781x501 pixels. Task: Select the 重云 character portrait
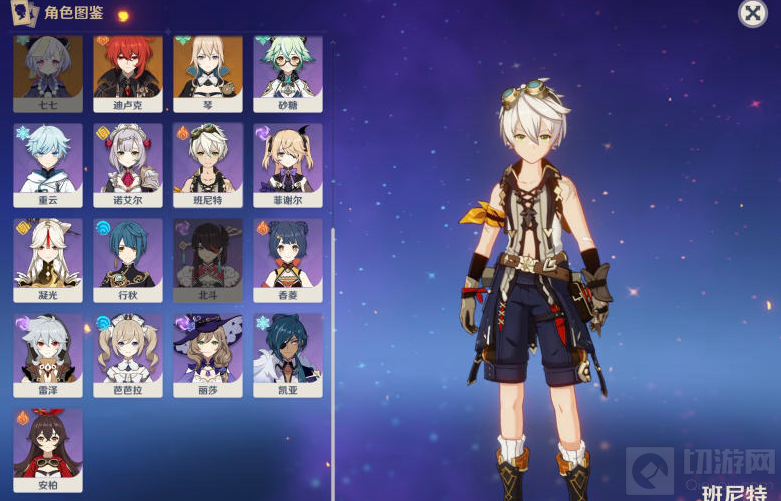pos(48,160)
